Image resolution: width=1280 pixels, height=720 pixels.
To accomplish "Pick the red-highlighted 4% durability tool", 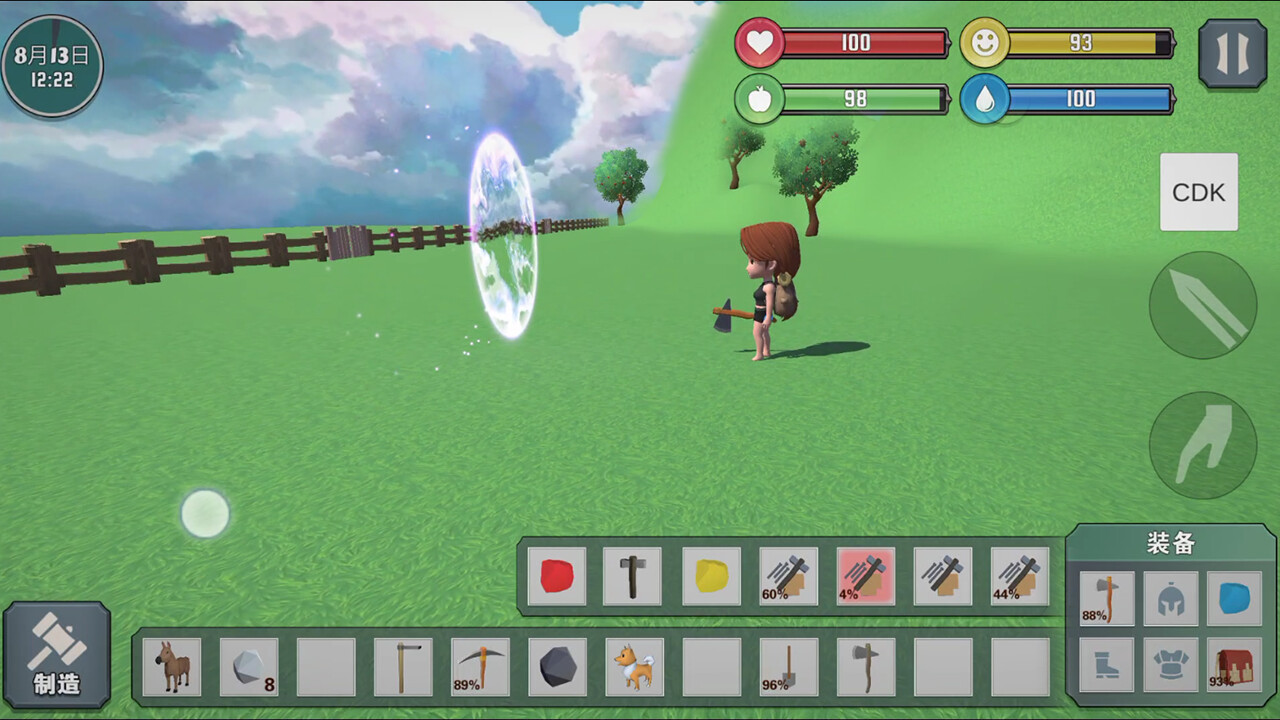I will click(x=865, y=576).
